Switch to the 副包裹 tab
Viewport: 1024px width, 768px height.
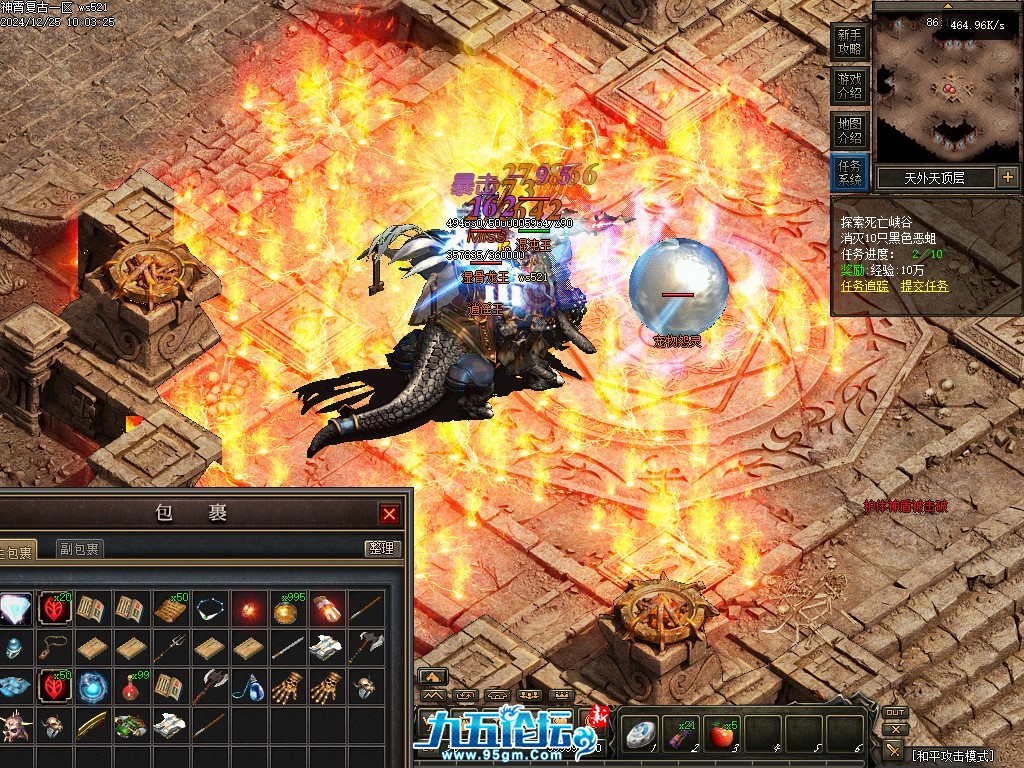pos(79,549)
